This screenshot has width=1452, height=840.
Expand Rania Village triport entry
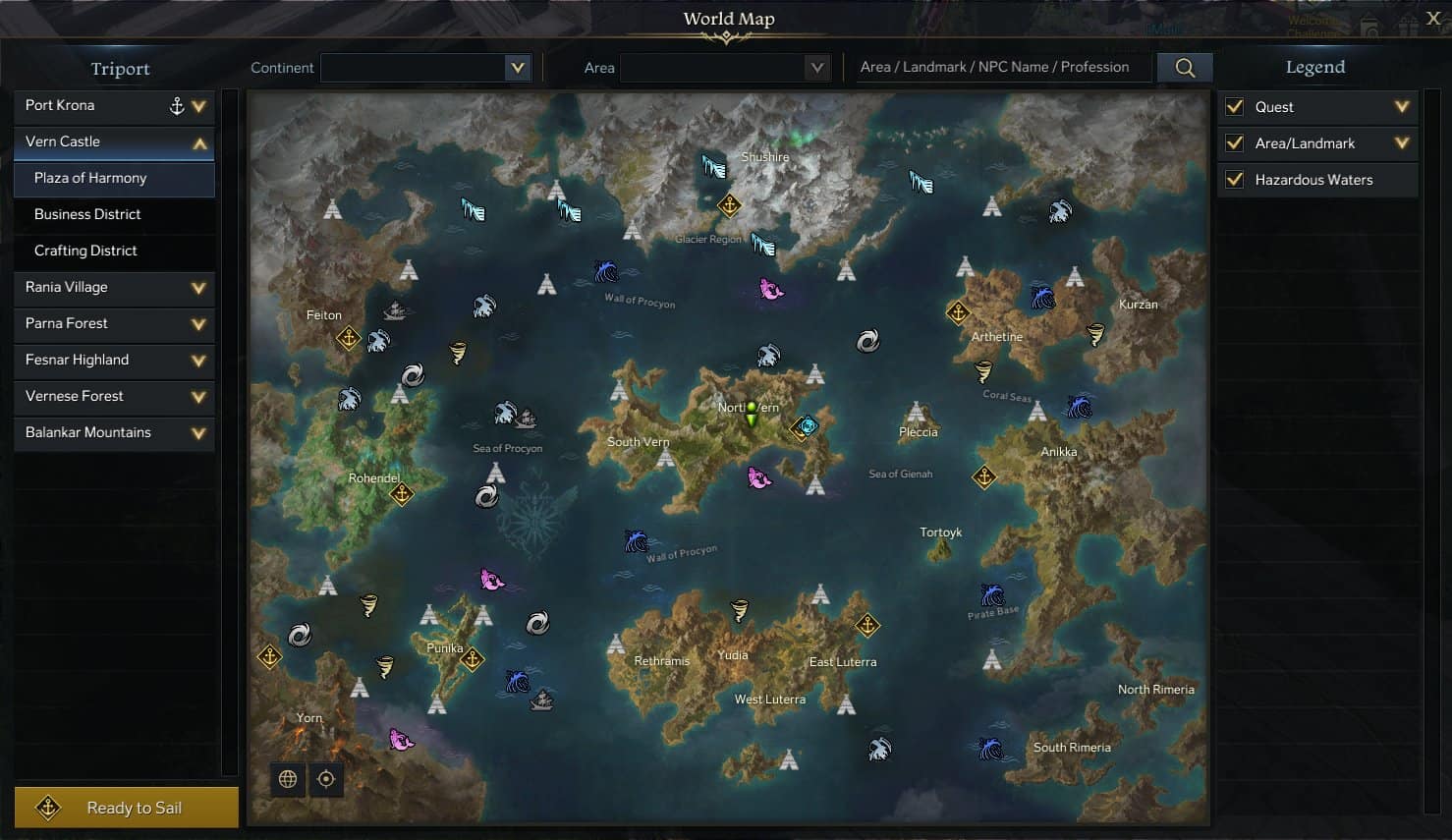[x=198, y=288]
